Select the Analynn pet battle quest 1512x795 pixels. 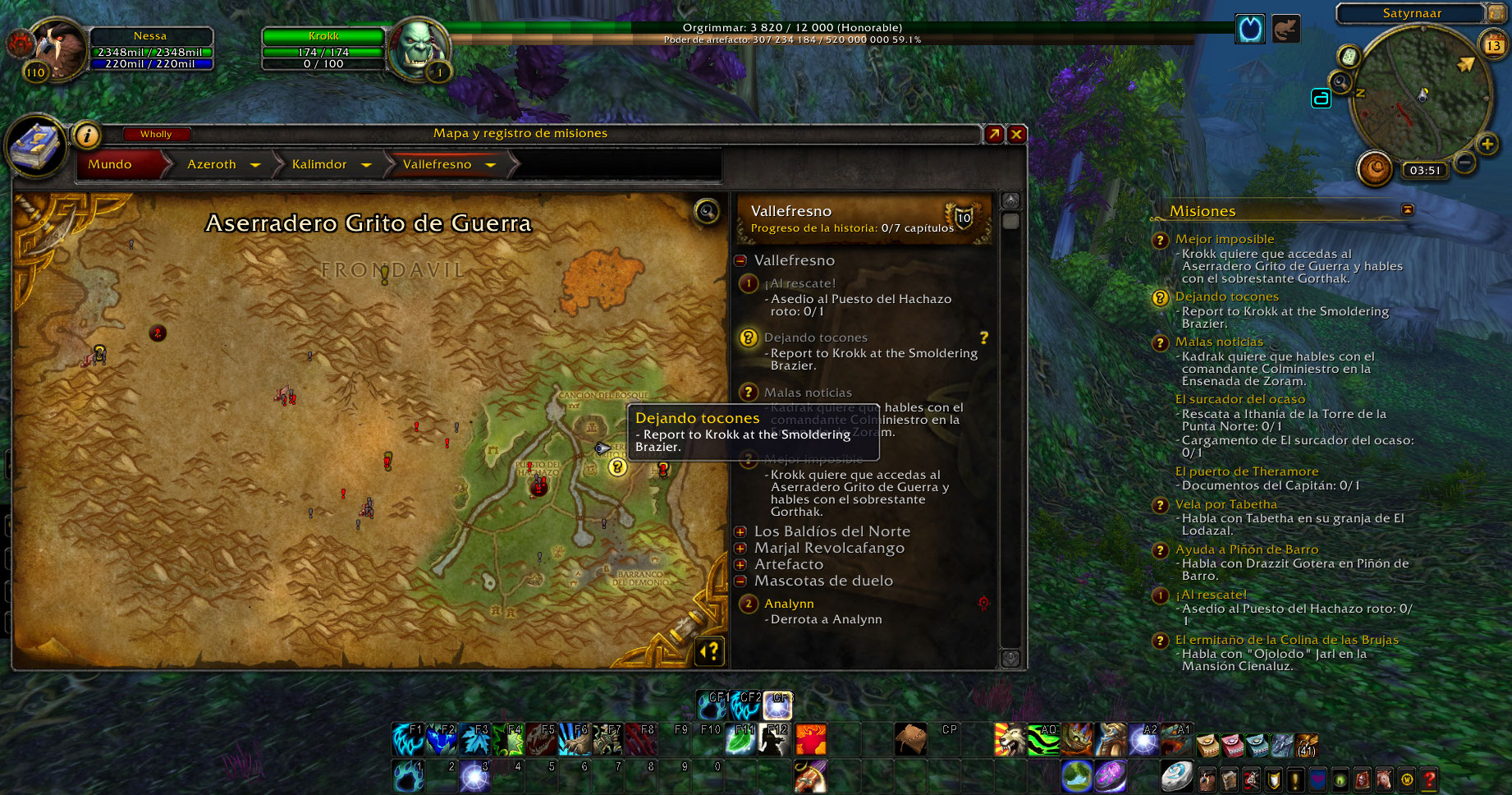pyautogui.click(x=789, y=604)
